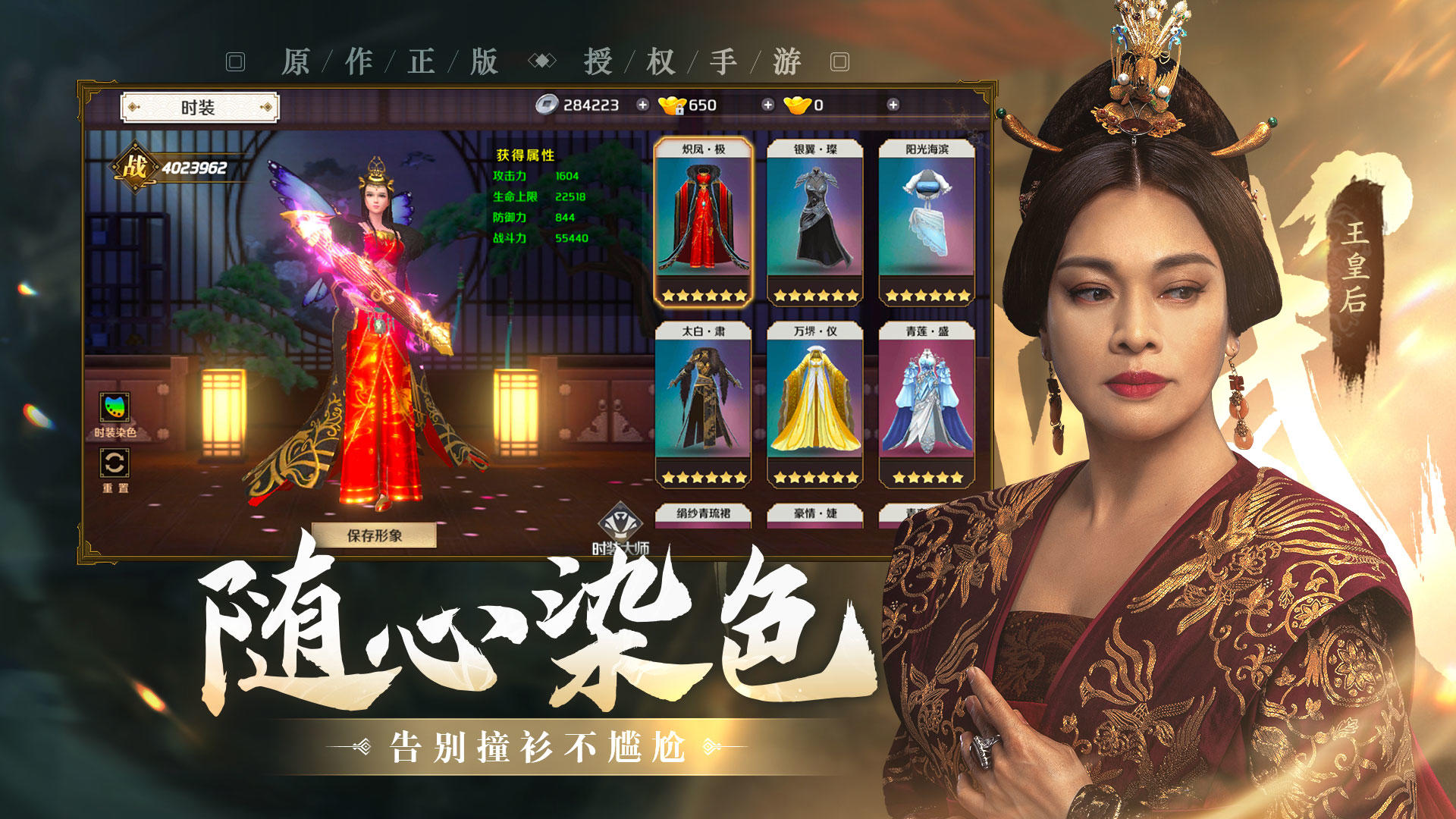Viewport: 1456px width, 819px height.
Task: Click the copper coin currency icon
Action: (546, 105)
